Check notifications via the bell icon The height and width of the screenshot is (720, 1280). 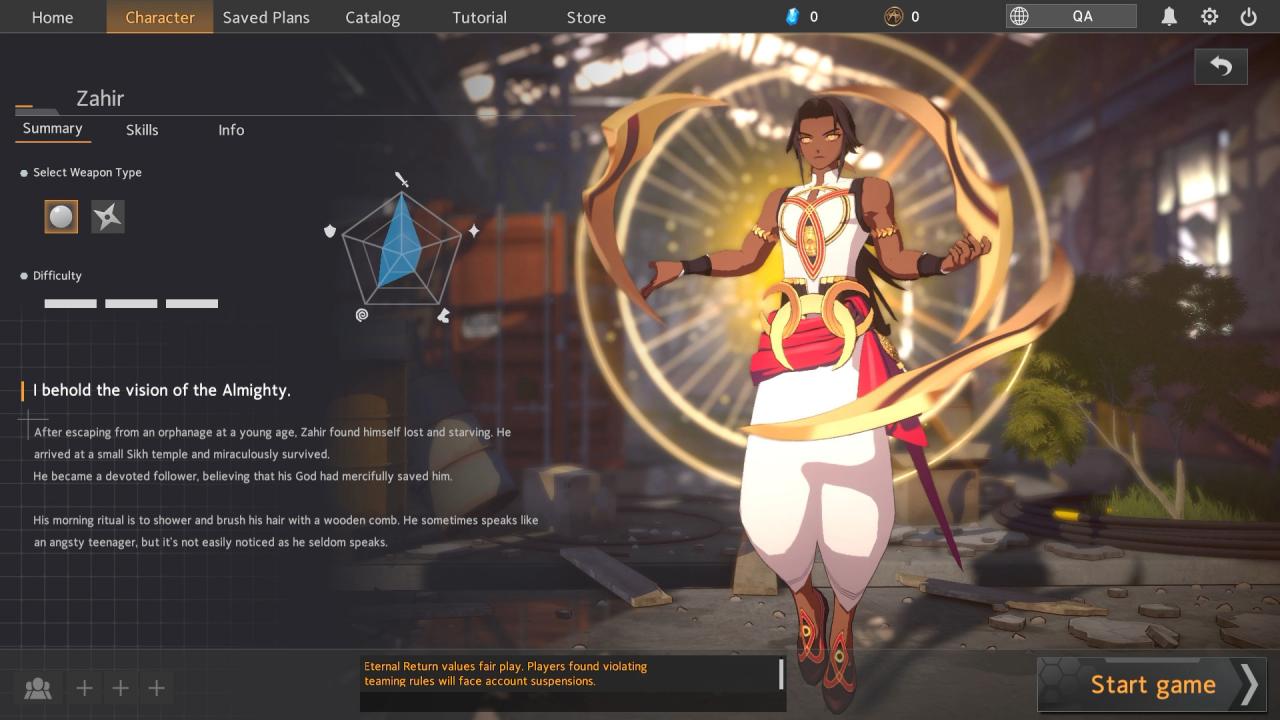pos(1169,16)
